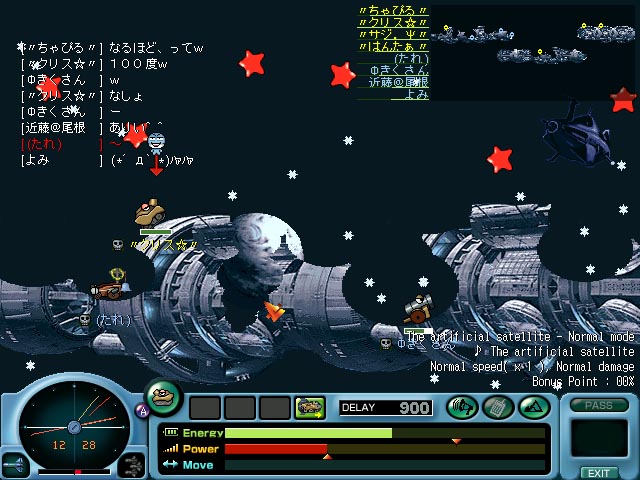The width and height of the screenshot is (640, 480).
Task: Exit the match with the EXIT button
Action: point(598,472)
